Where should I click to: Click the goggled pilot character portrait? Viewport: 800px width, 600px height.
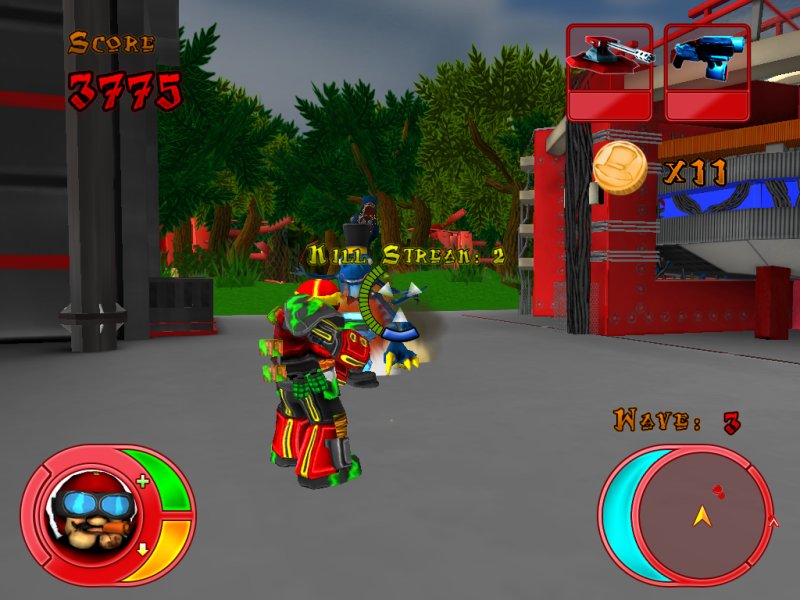click(83, 513)
